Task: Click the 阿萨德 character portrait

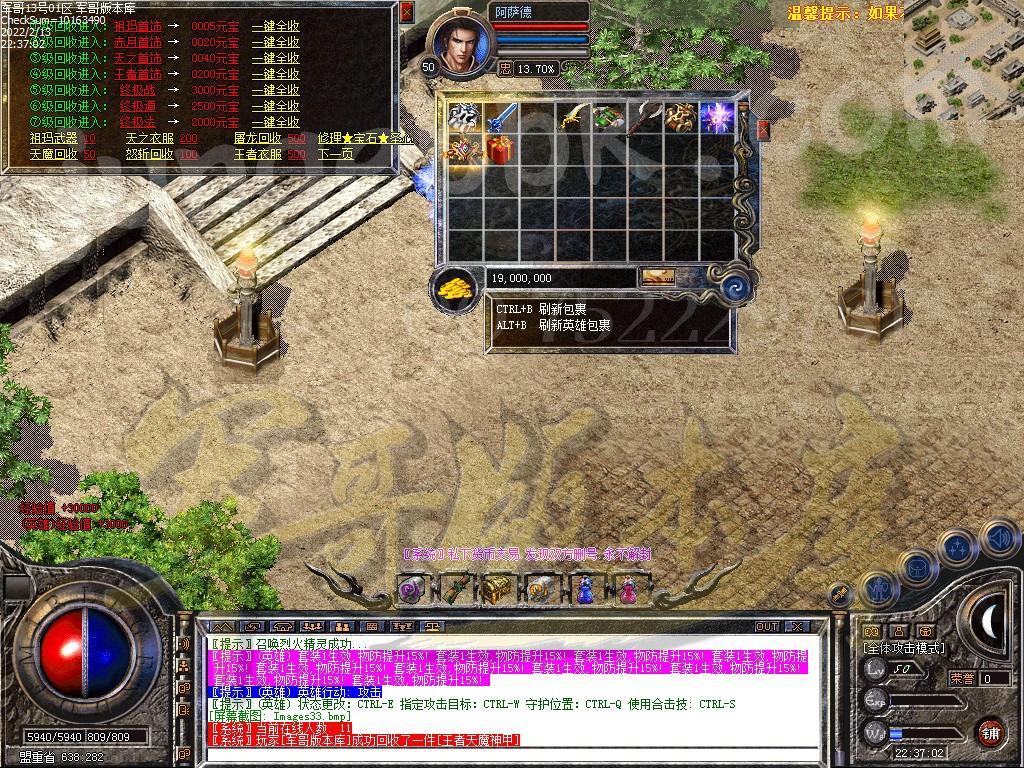Action: coord(460,45)
